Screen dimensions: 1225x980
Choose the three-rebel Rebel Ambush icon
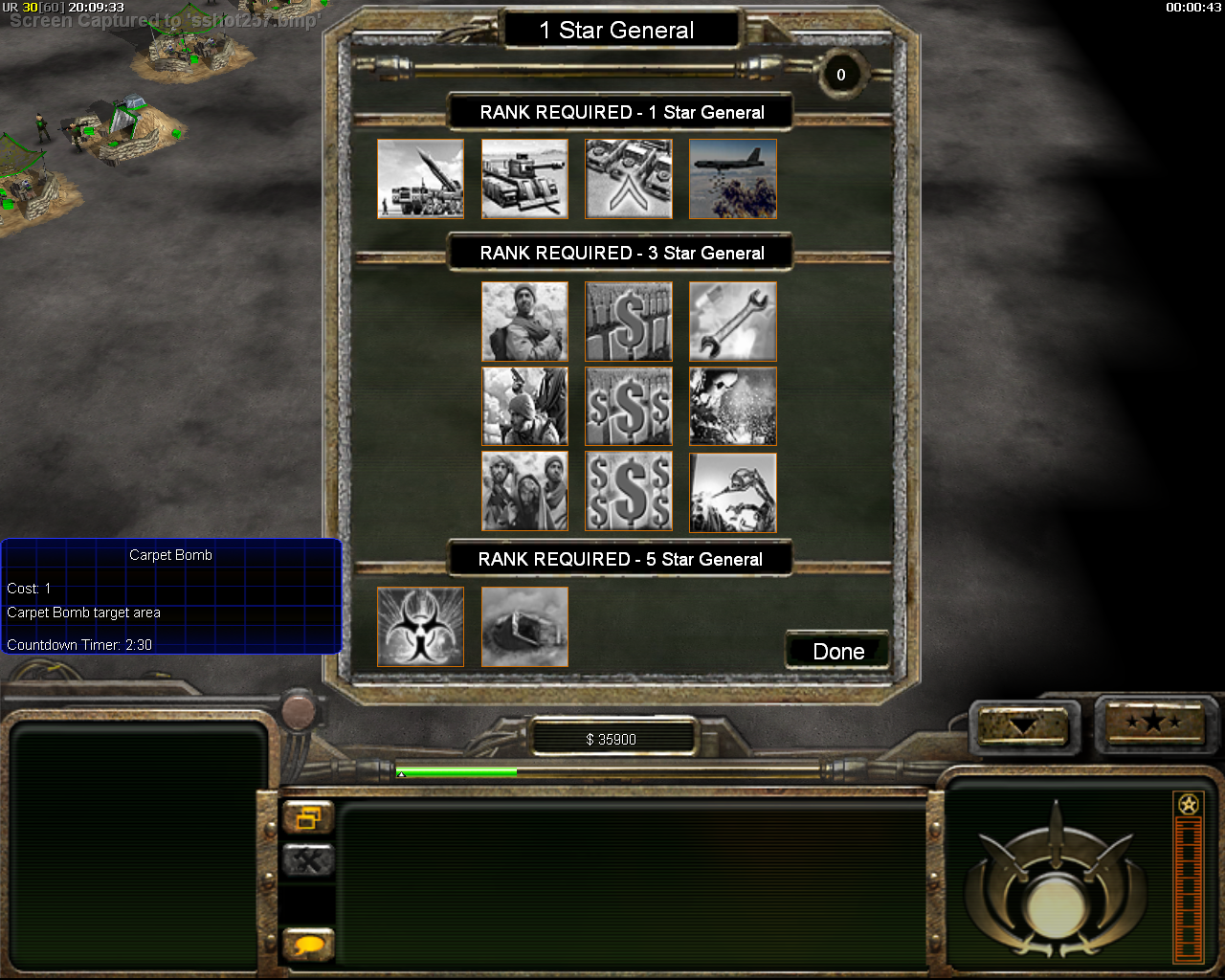(524, 492)
